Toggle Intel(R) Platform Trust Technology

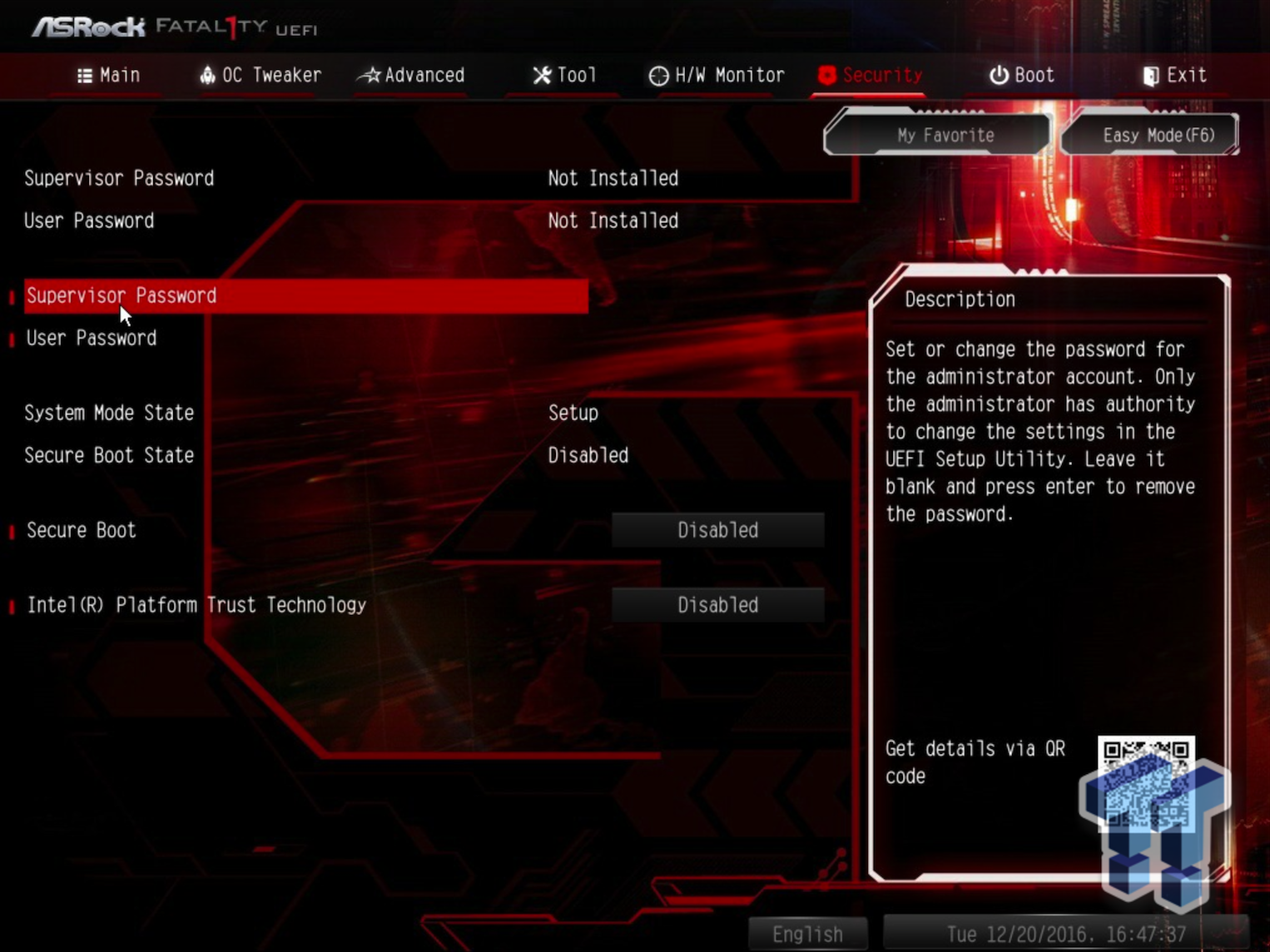717,605
